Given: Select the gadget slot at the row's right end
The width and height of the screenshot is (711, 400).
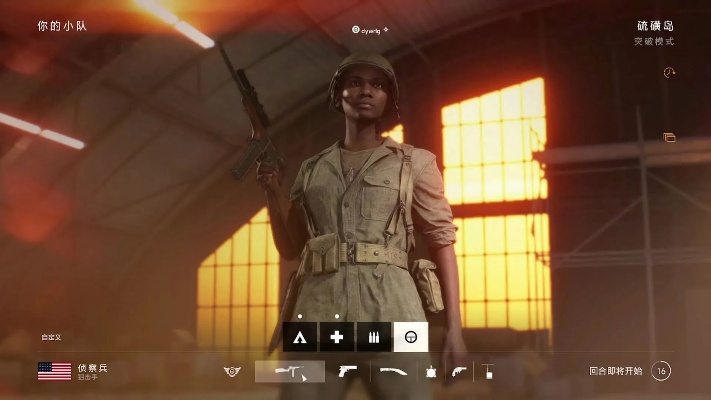Looking at the screenshot, I should pos(488,371).
